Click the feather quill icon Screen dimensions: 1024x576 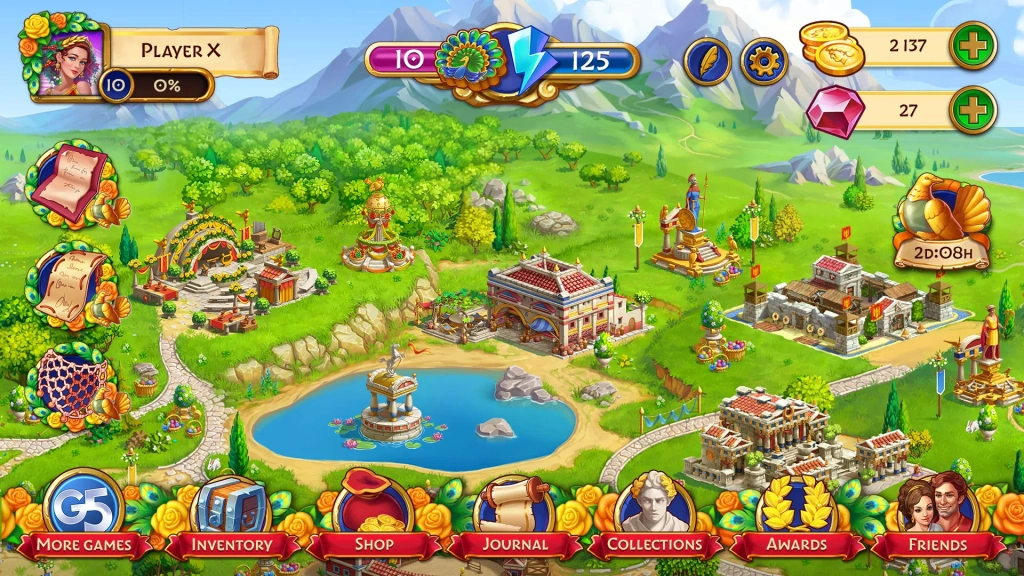coord(707,61)
